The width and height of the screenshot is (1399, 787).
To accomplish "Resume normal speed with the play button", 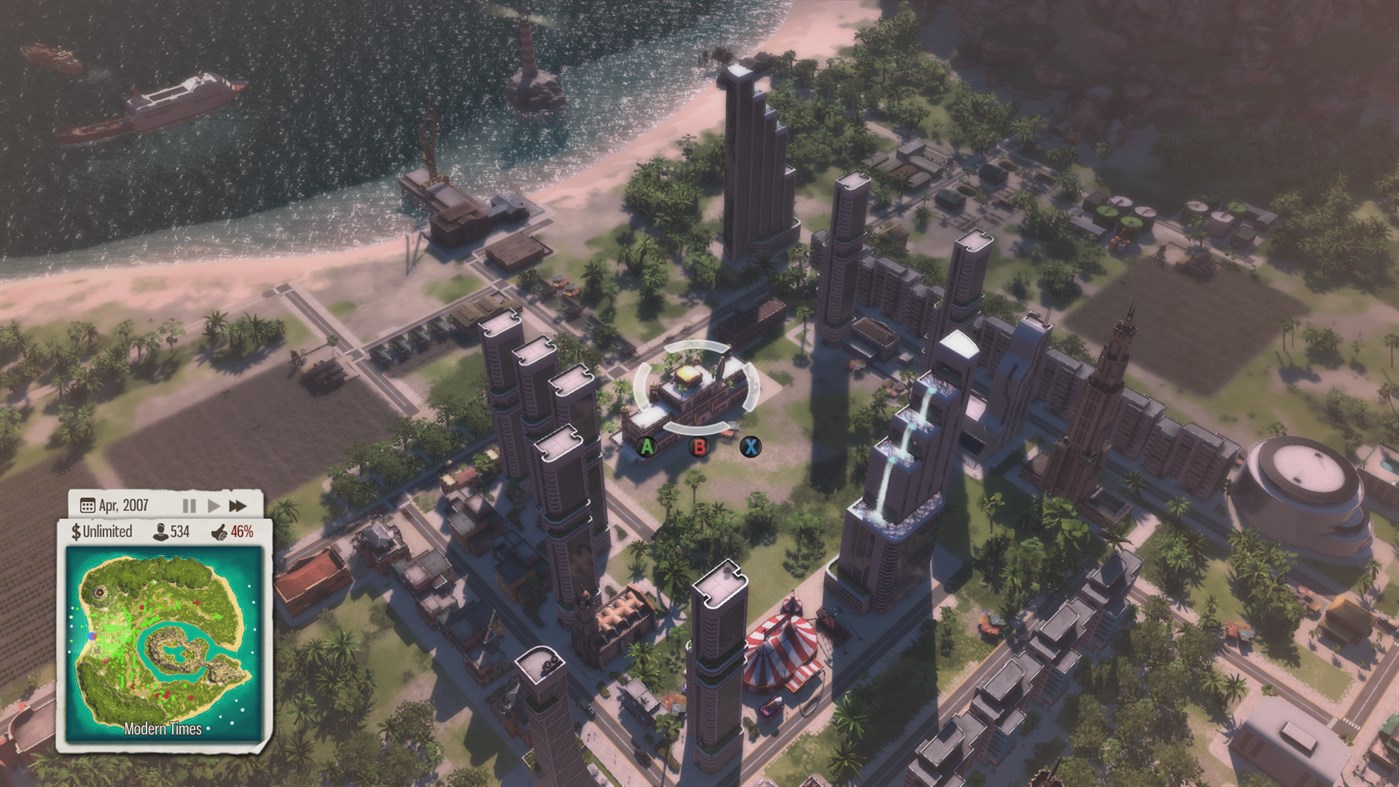I will (x=212, y=504).
